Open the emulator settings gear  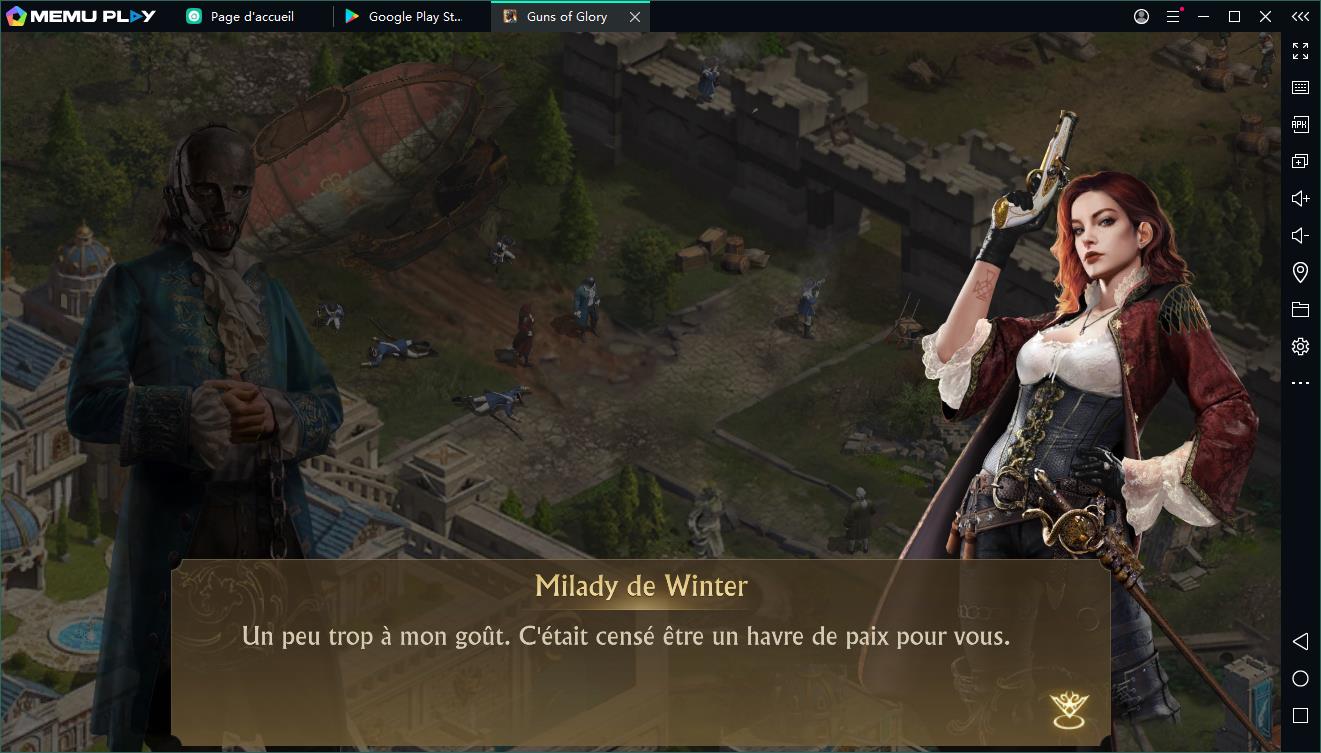pyautogui.click(x=1300, y=347)
